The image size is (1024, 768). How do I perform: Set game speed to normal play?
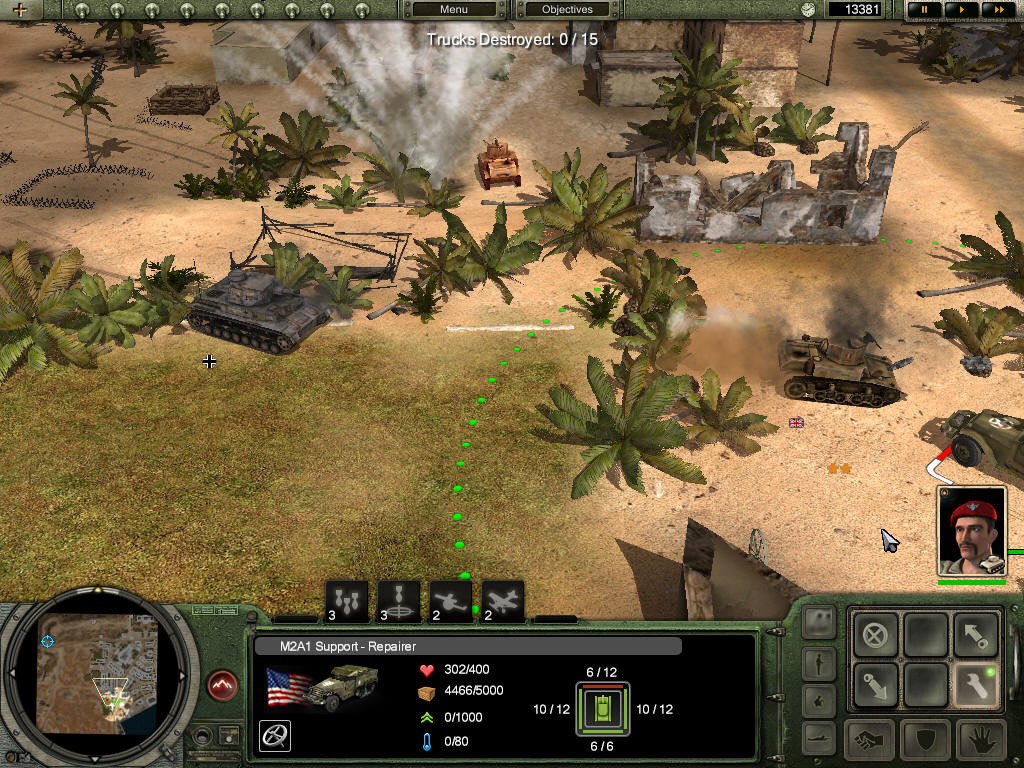click(x=961, y=9)
